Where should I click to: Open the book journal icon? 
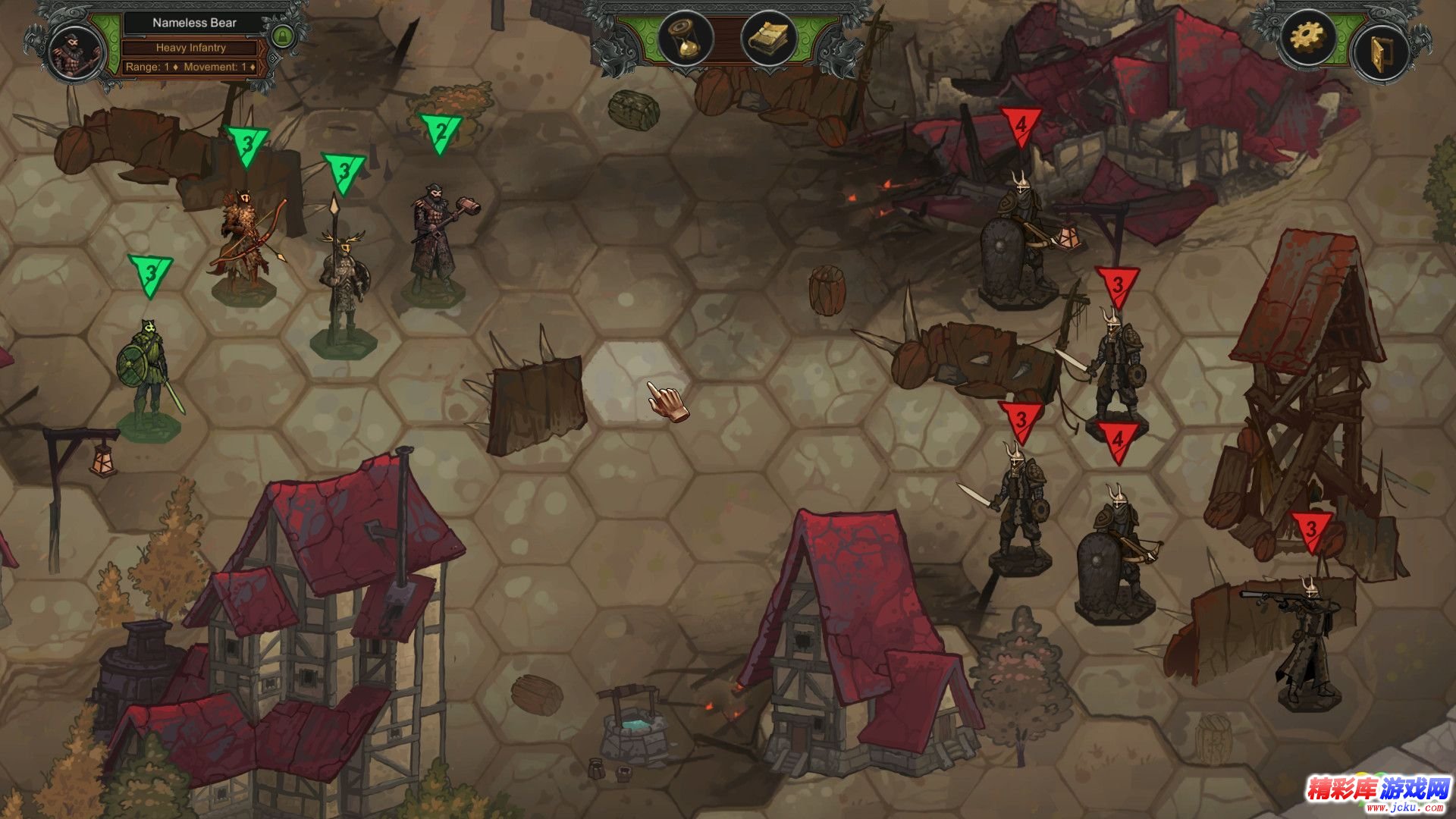[x=769, y=38]
